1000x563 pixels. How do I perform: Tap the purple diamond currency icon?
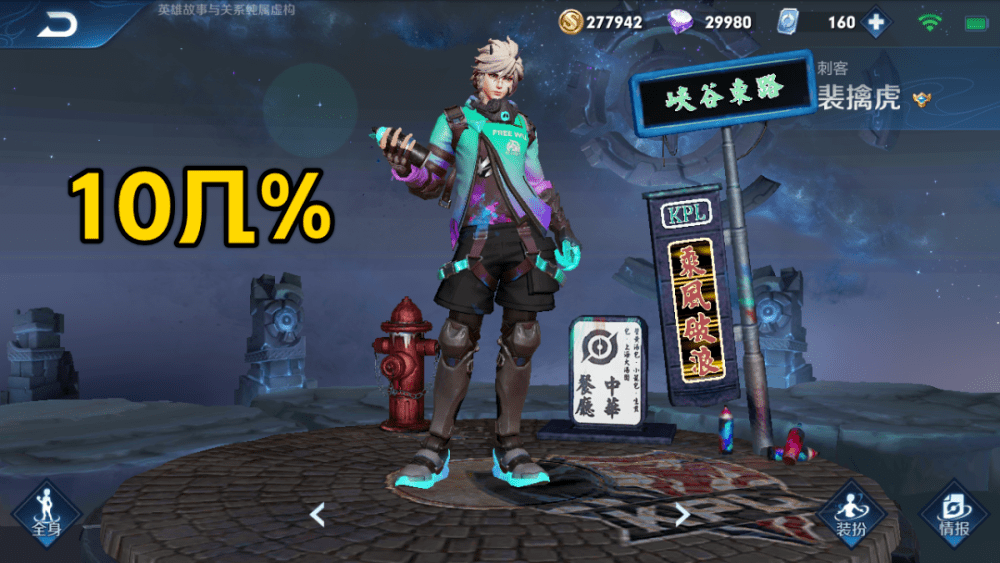coord(682,22)
